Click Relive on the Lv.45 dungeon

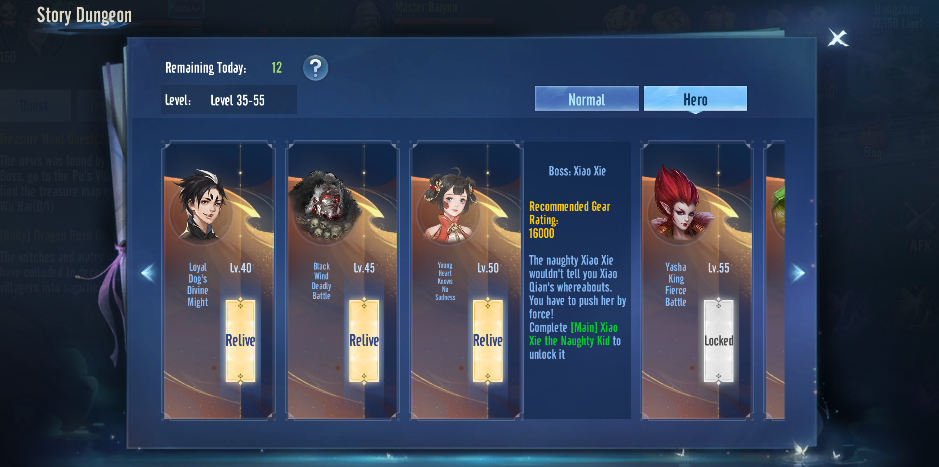[x=364, y=340]
